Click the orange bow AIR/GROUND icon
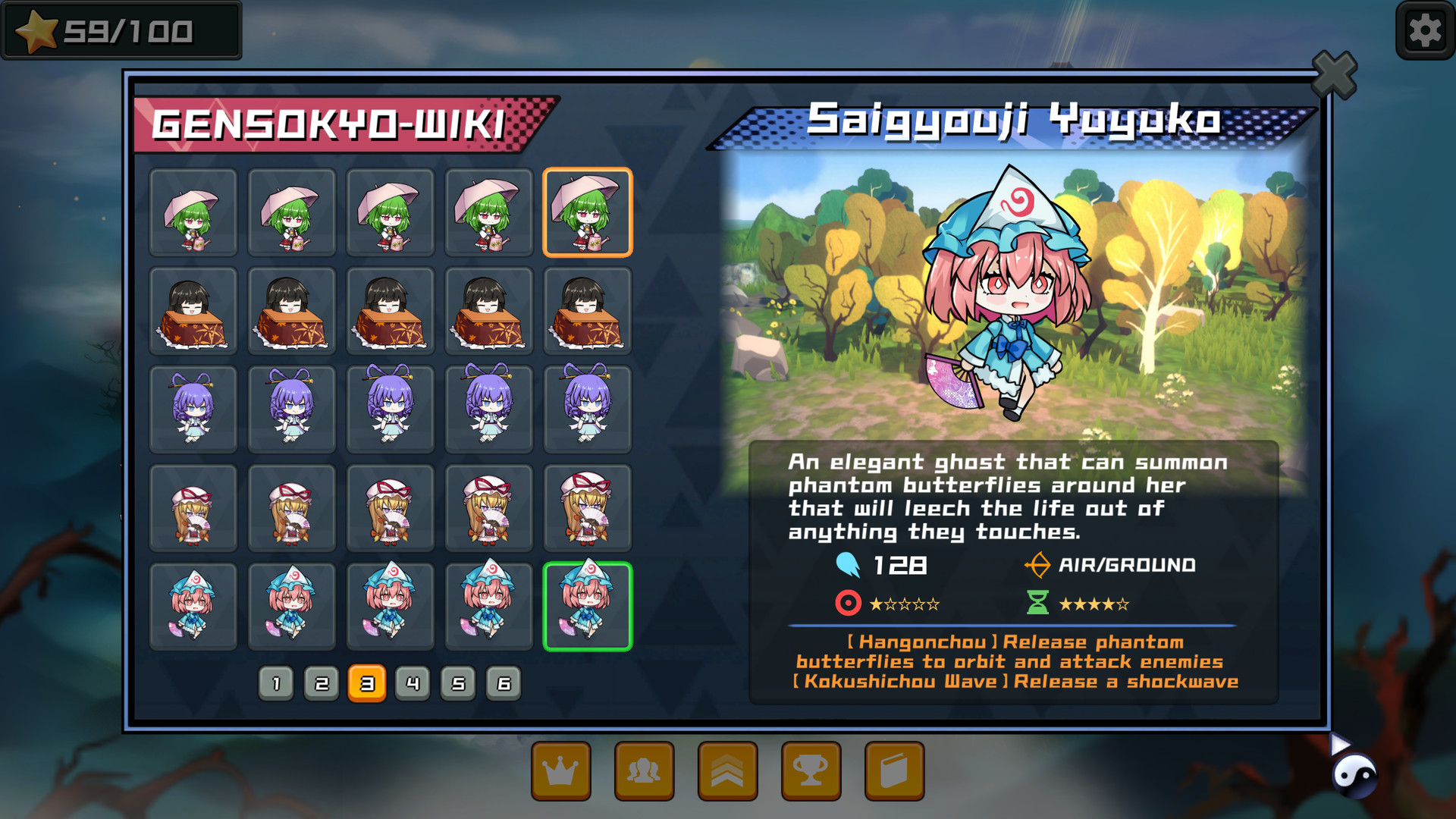Image resolution: width=1456 pixels, height=819 pixels. tap(1038, 564)
